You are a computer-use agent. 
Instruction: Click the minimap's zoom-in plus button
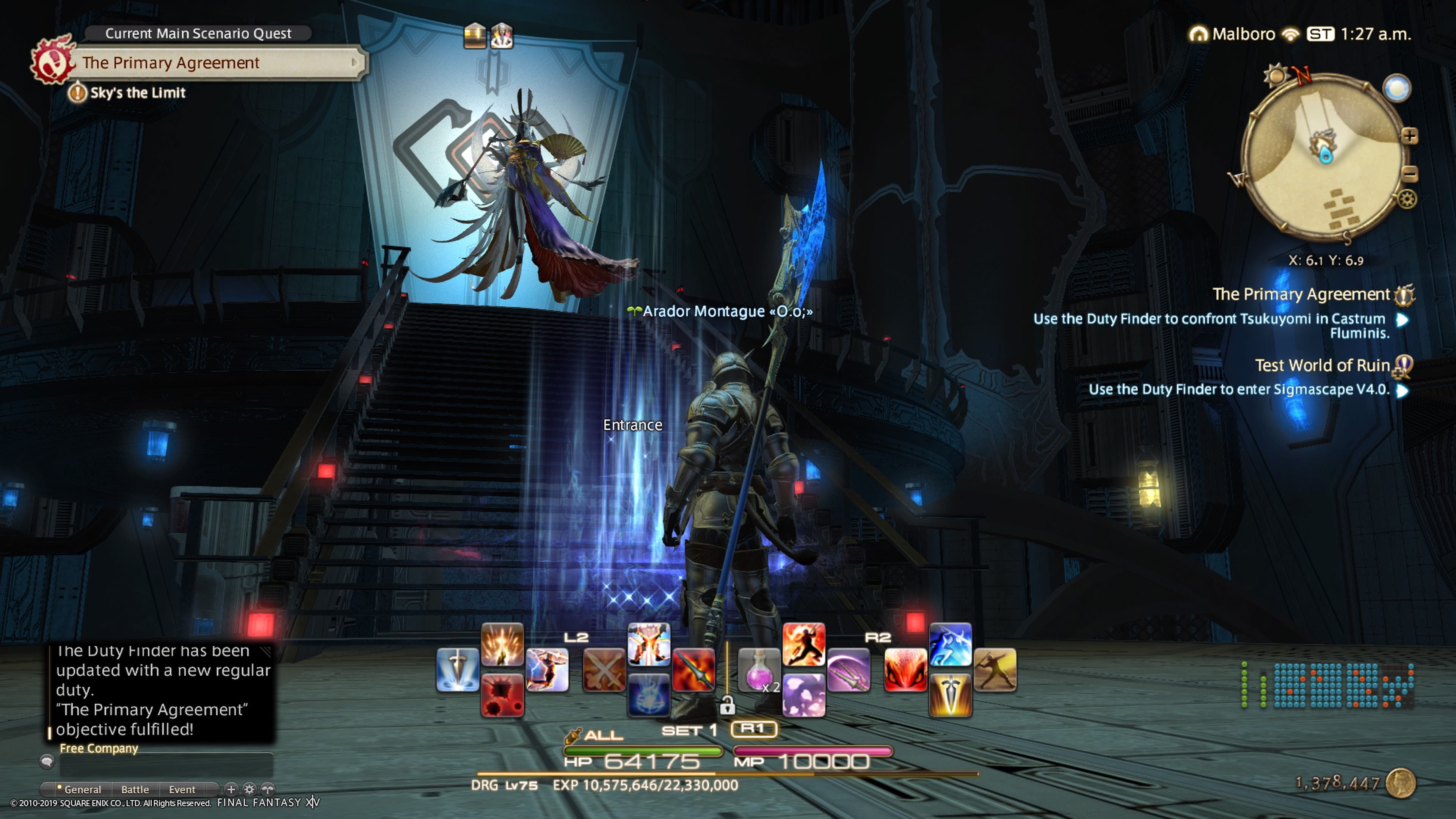1409,136
